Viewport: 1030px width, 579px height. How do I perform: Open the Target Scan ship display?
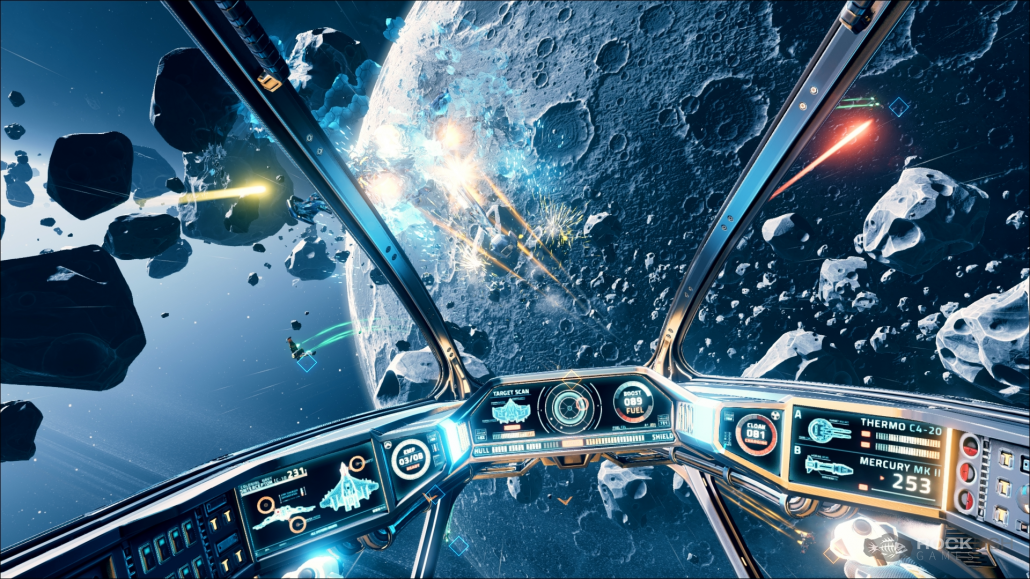tap(516, 412)
